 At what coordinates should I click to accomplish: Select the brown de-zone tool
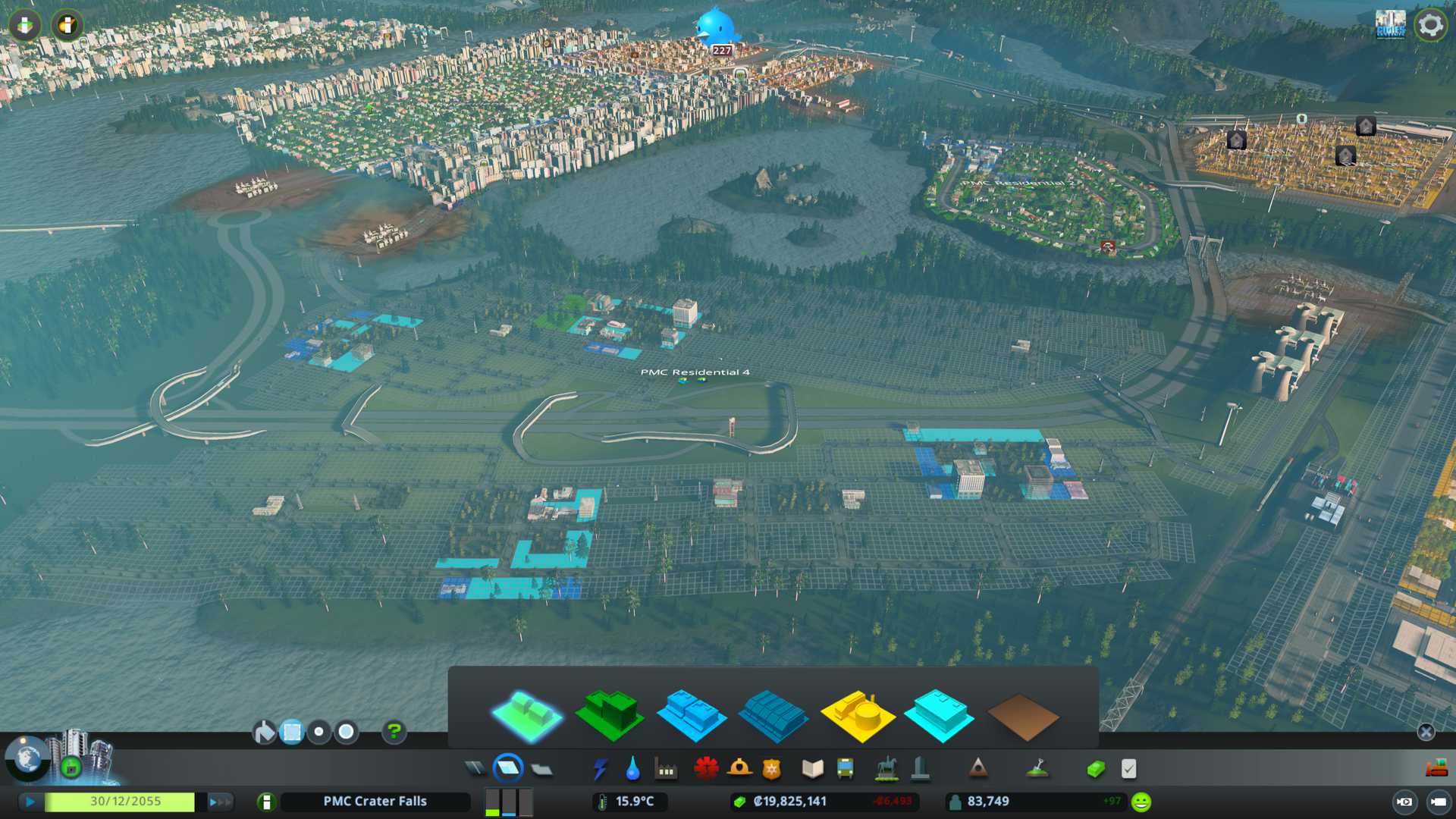pos(1022,717)
